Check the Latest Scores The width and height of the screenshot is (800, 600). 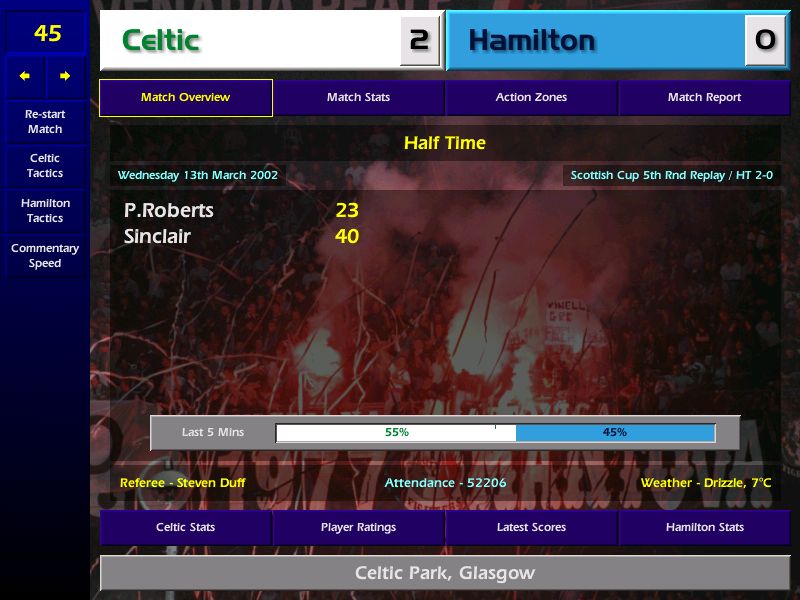pos(531,527)
